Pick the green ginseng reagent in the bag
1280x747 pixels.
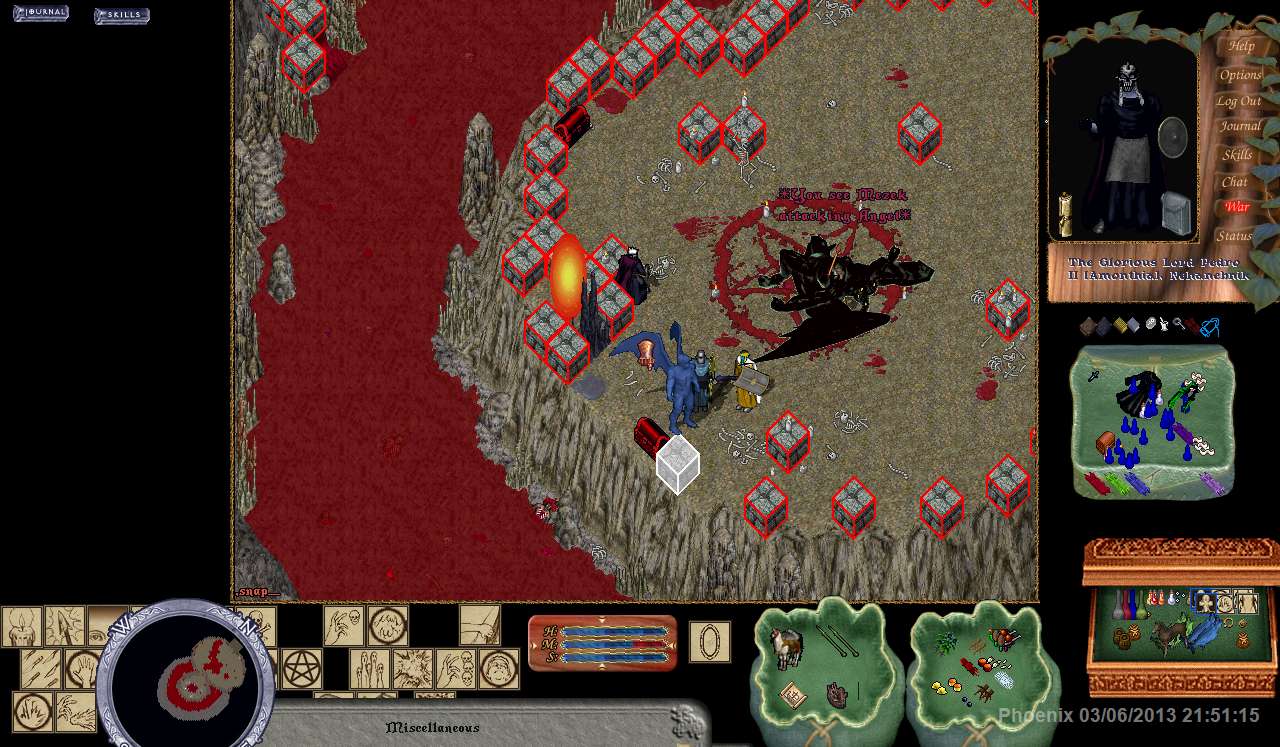click(x=944, y=645)
